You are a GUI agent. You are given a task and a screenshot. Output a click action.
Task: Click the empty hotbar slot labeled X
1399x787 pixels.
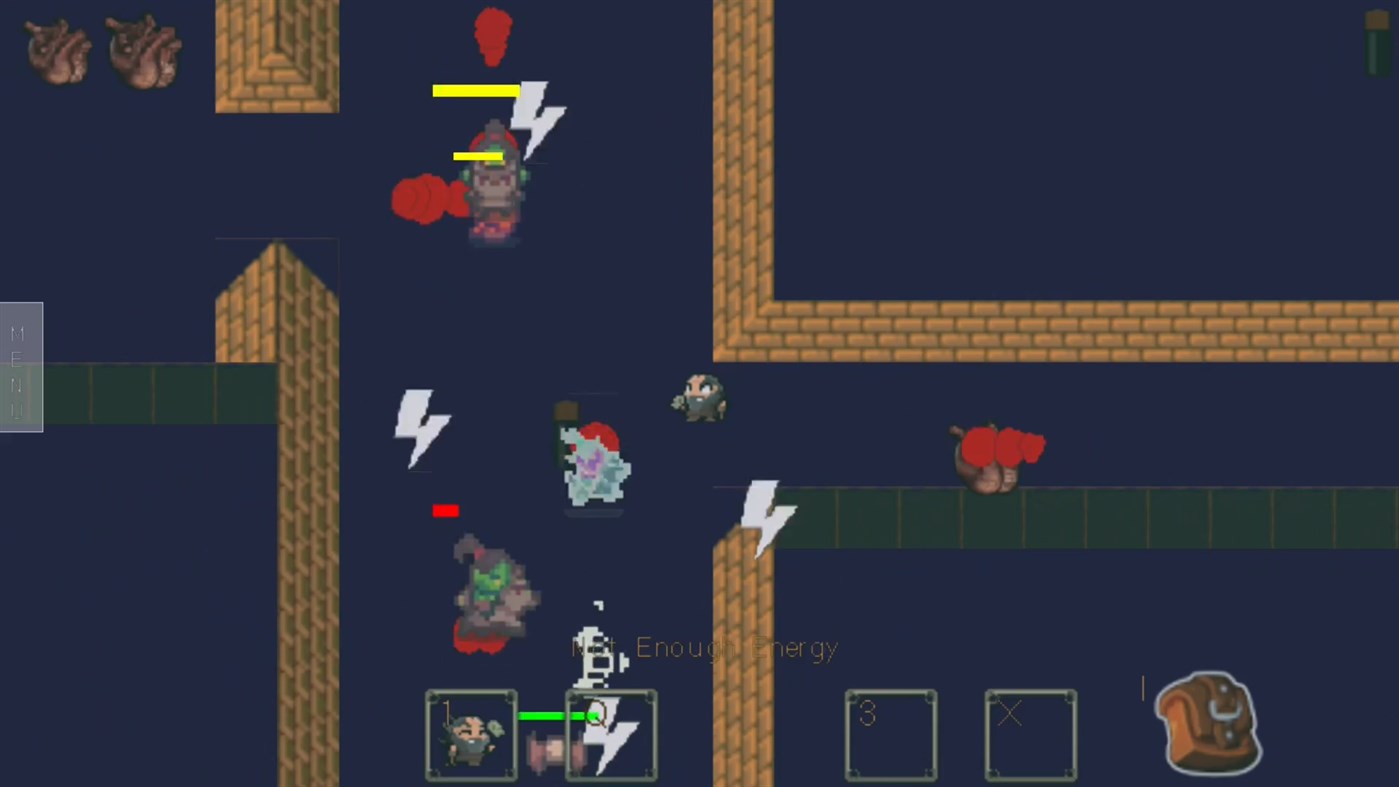[1030, 735]
